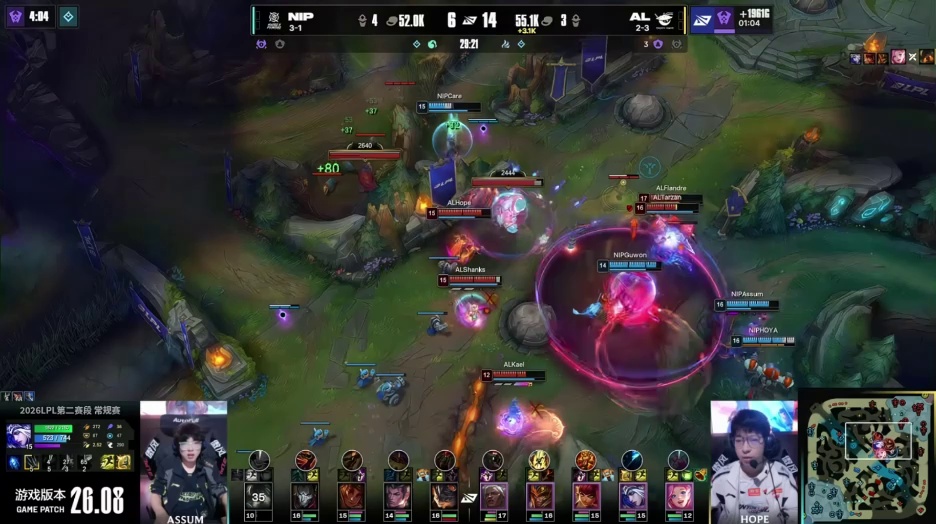Choose the dead champion portrait showing 35
Image resolution: width=936 pixels, height=524 pixels.
[259, 495]
